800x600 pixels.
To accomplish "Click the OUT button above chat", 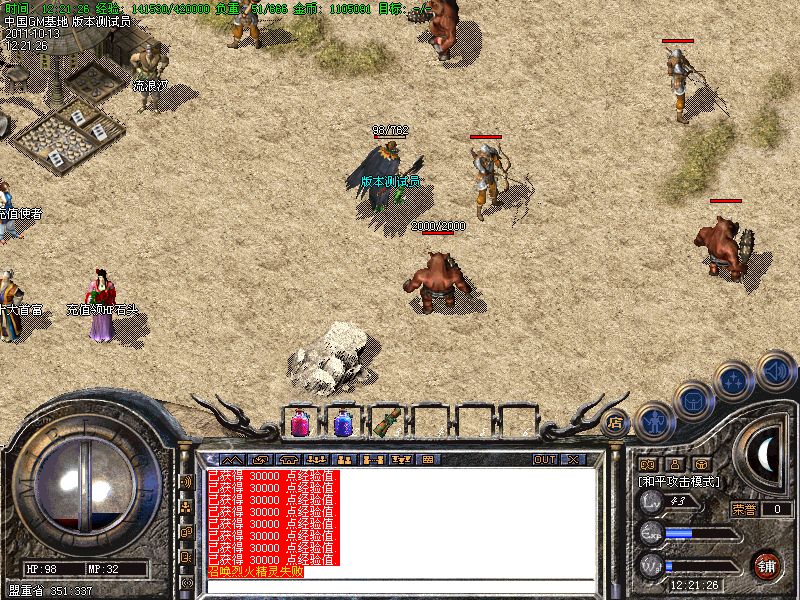I will [x=545, y=460].
